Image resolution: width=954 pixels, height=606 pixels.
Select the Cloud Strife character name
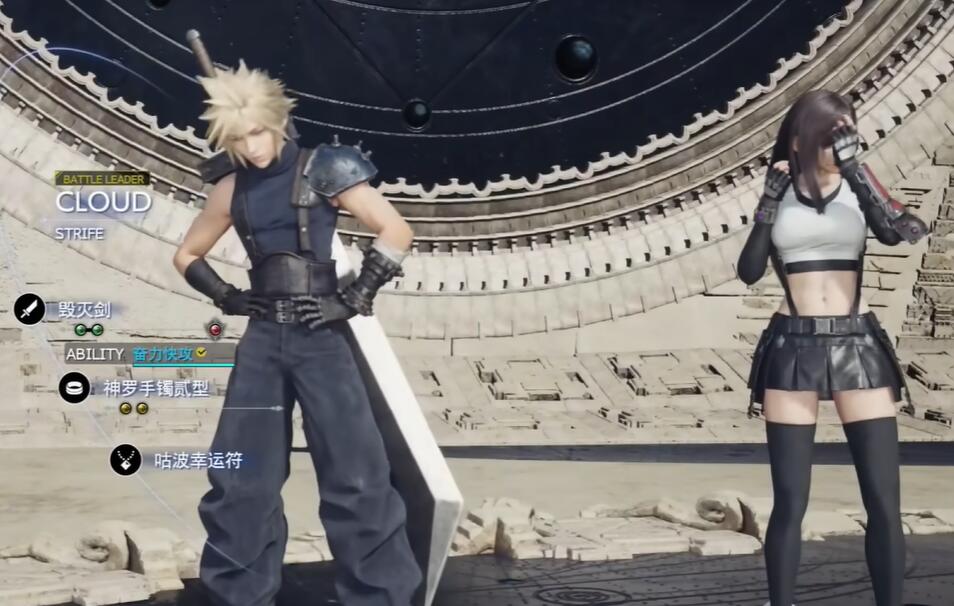[103, 202]
